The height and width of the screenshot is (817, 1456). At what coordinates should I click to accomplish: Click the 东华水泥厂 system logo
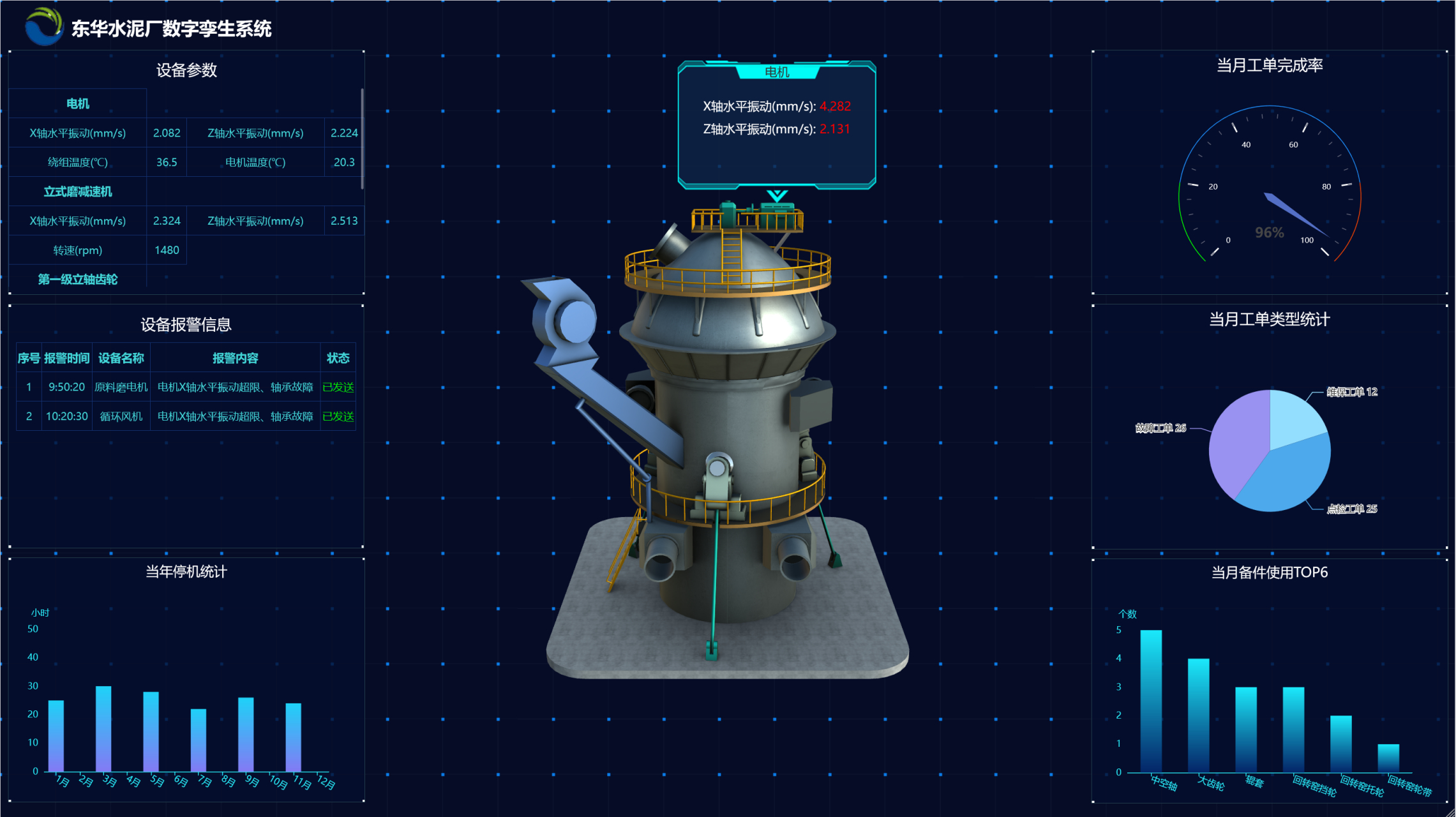point(43,27)
